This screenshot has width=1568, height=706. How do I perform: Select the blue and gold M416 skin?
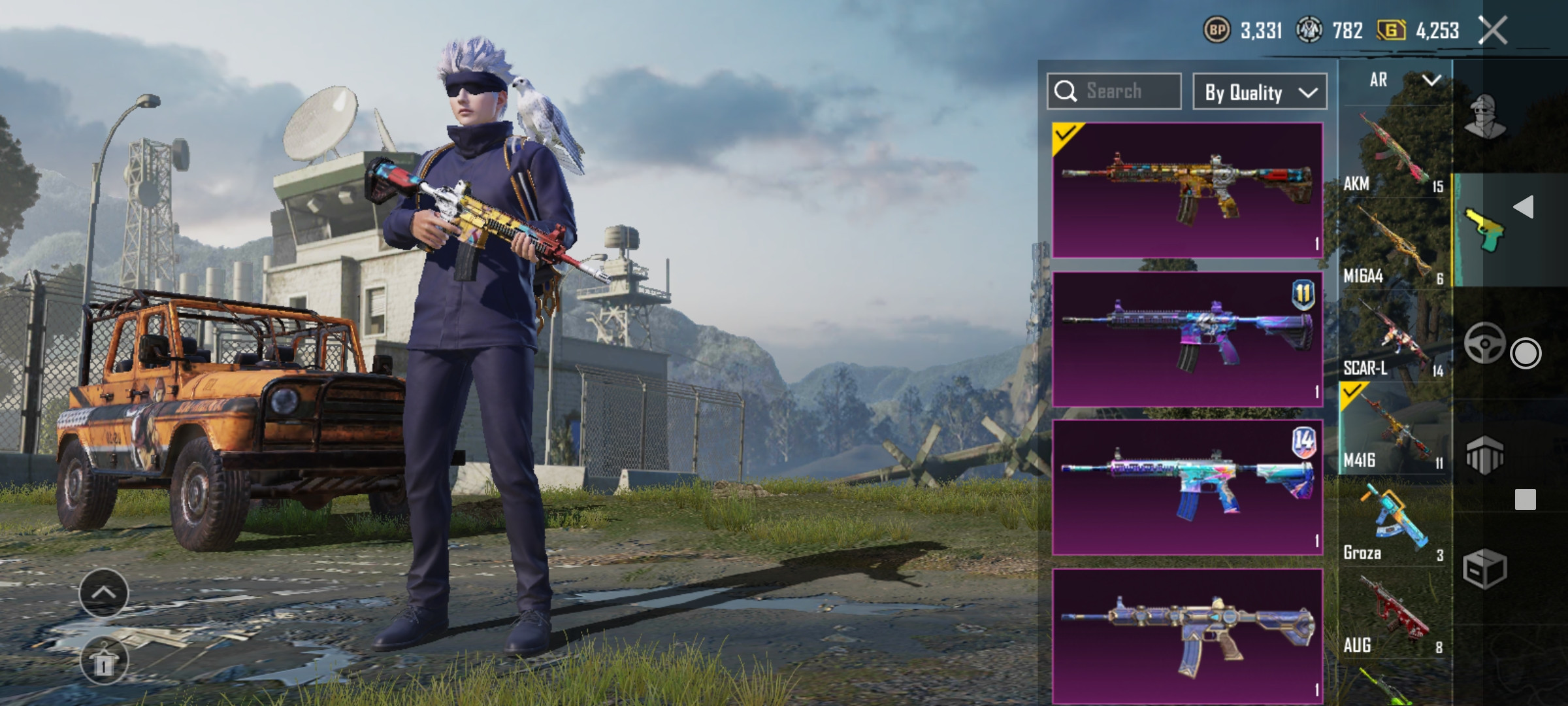point(1187,635)
